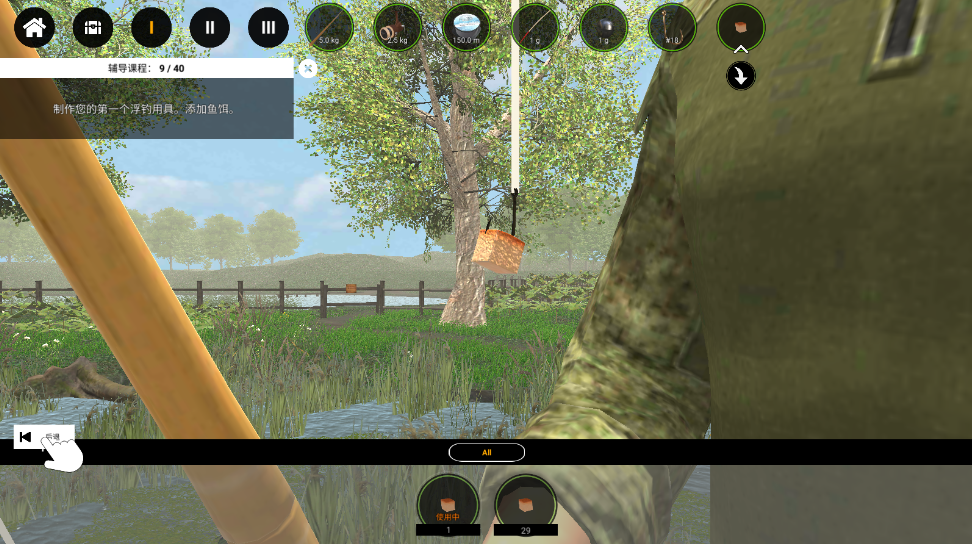Select the All filter button
This screenshot has width=972, height=544.
(487, 452)
